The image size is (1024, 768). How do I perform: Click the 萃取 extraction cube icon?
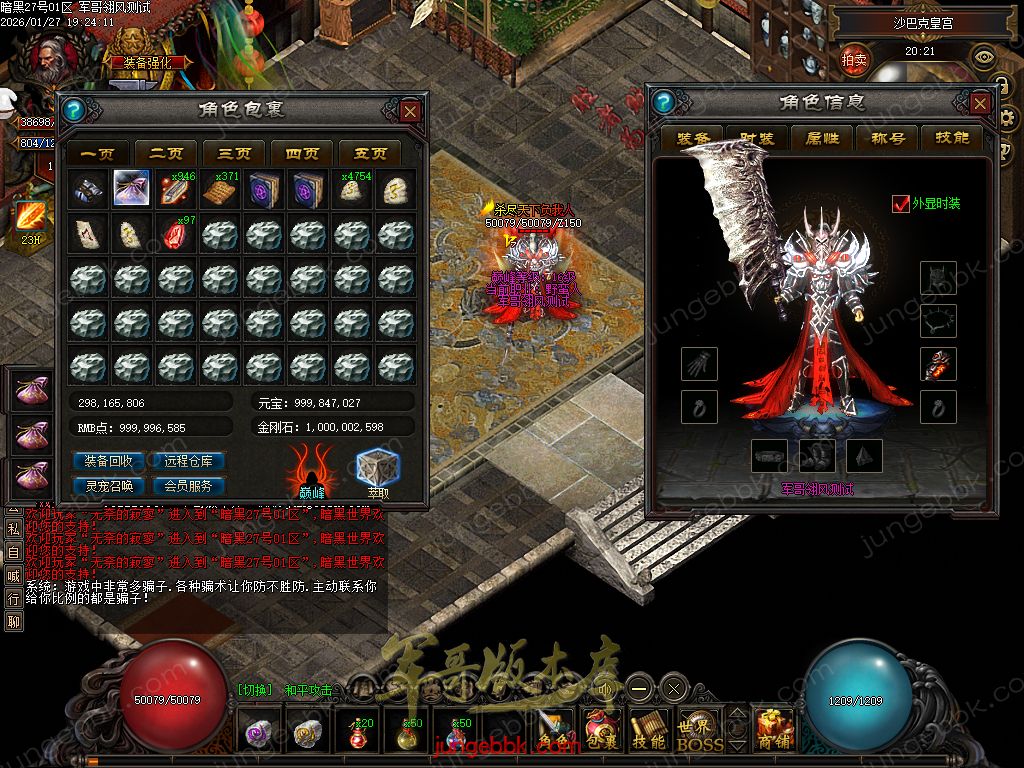[x=378, y=469]
